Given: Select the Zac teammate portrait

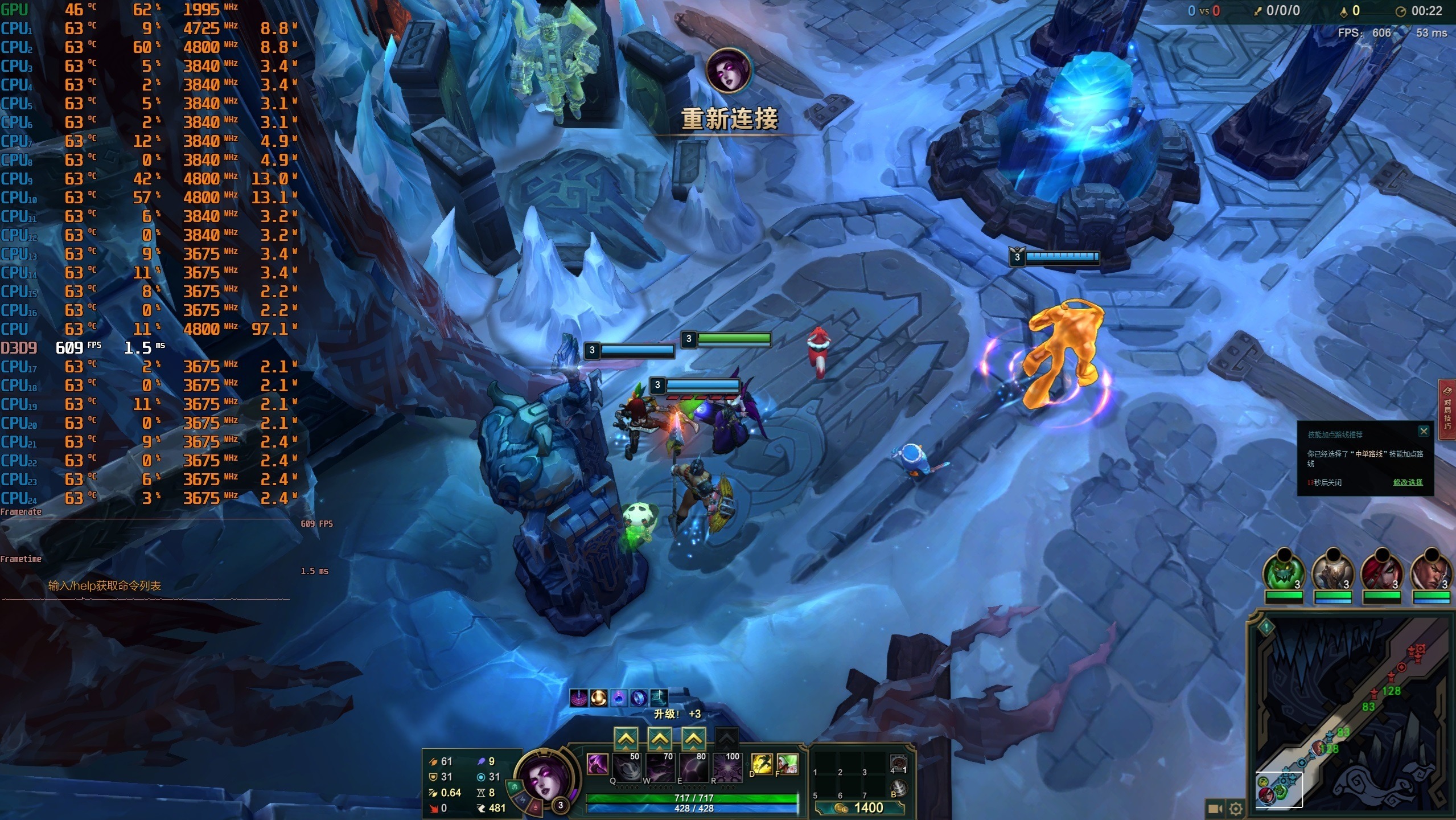Looking at the screenshot, I should [1284, 572].
